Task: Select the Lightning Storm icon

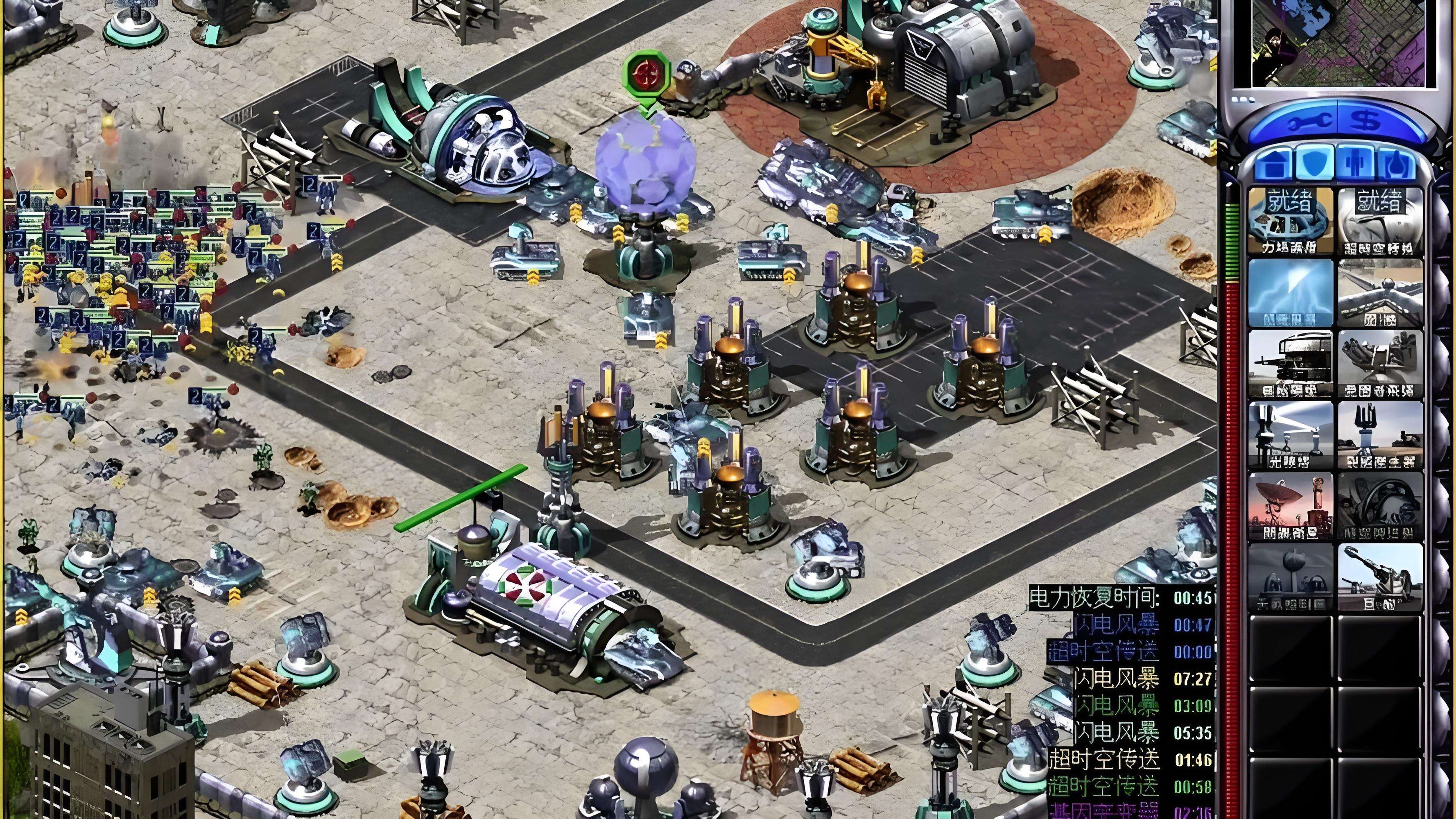Action: tap(1291, 293)
